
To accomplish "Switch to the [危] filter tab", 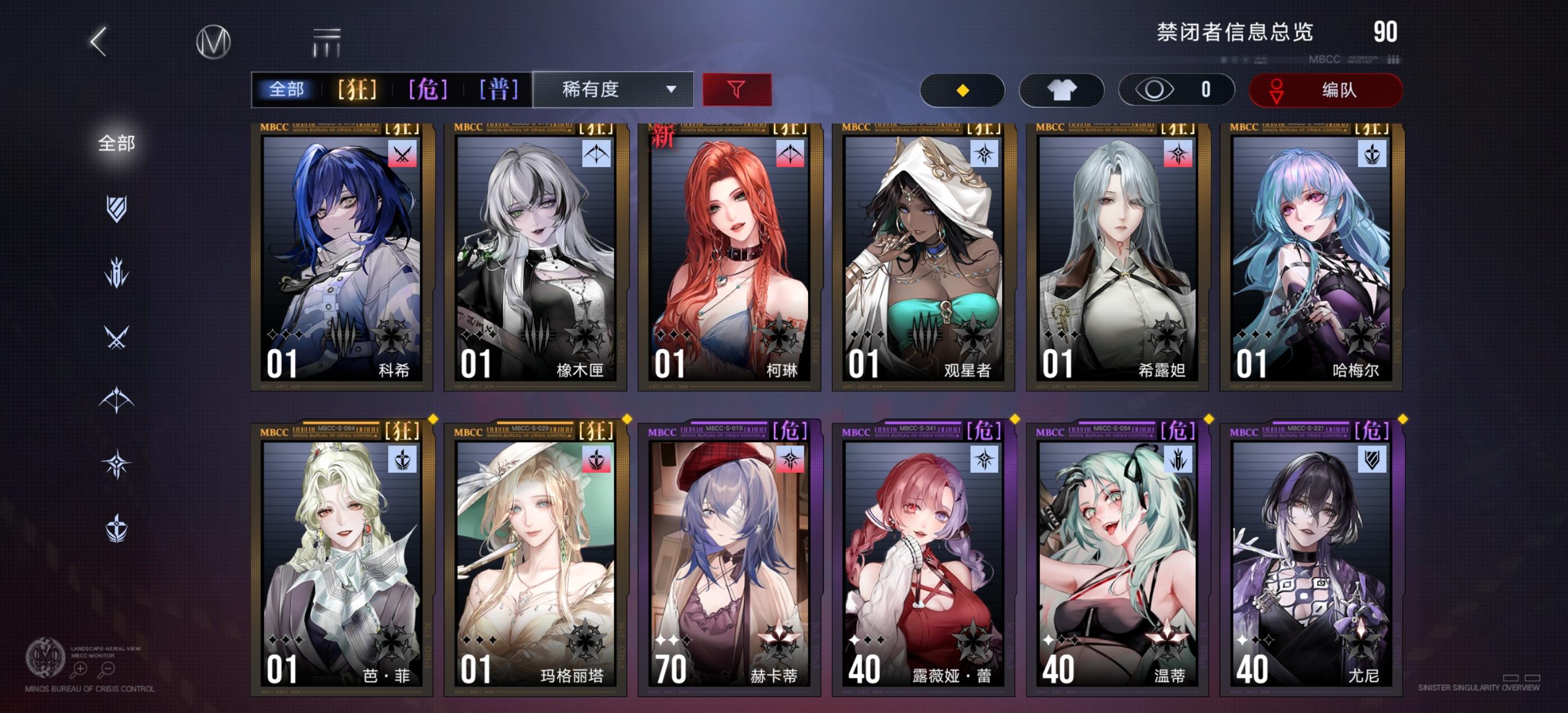I will click(x=429, y=90).
